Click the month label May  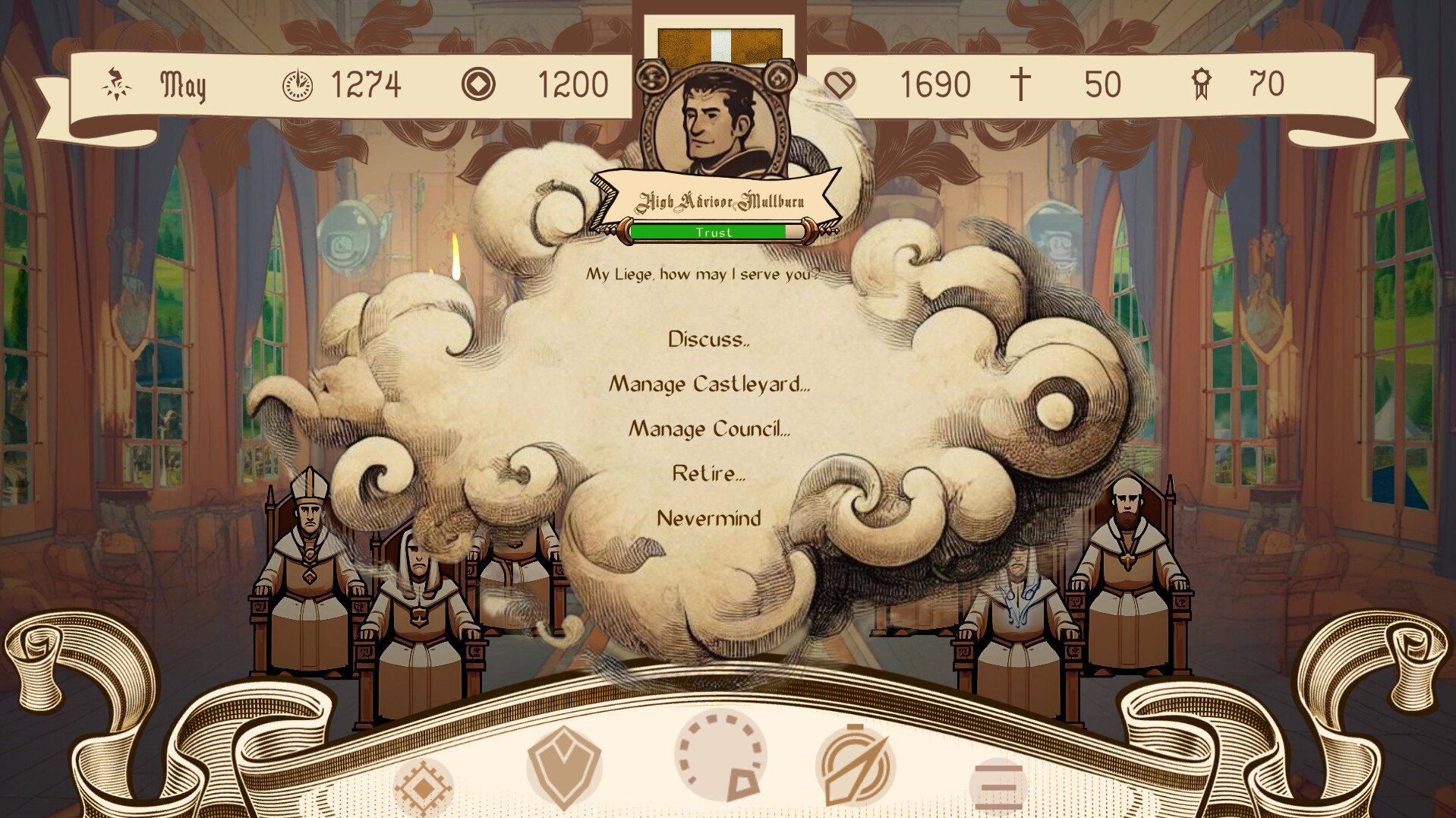pyautogui.click(x=185, y=85)
